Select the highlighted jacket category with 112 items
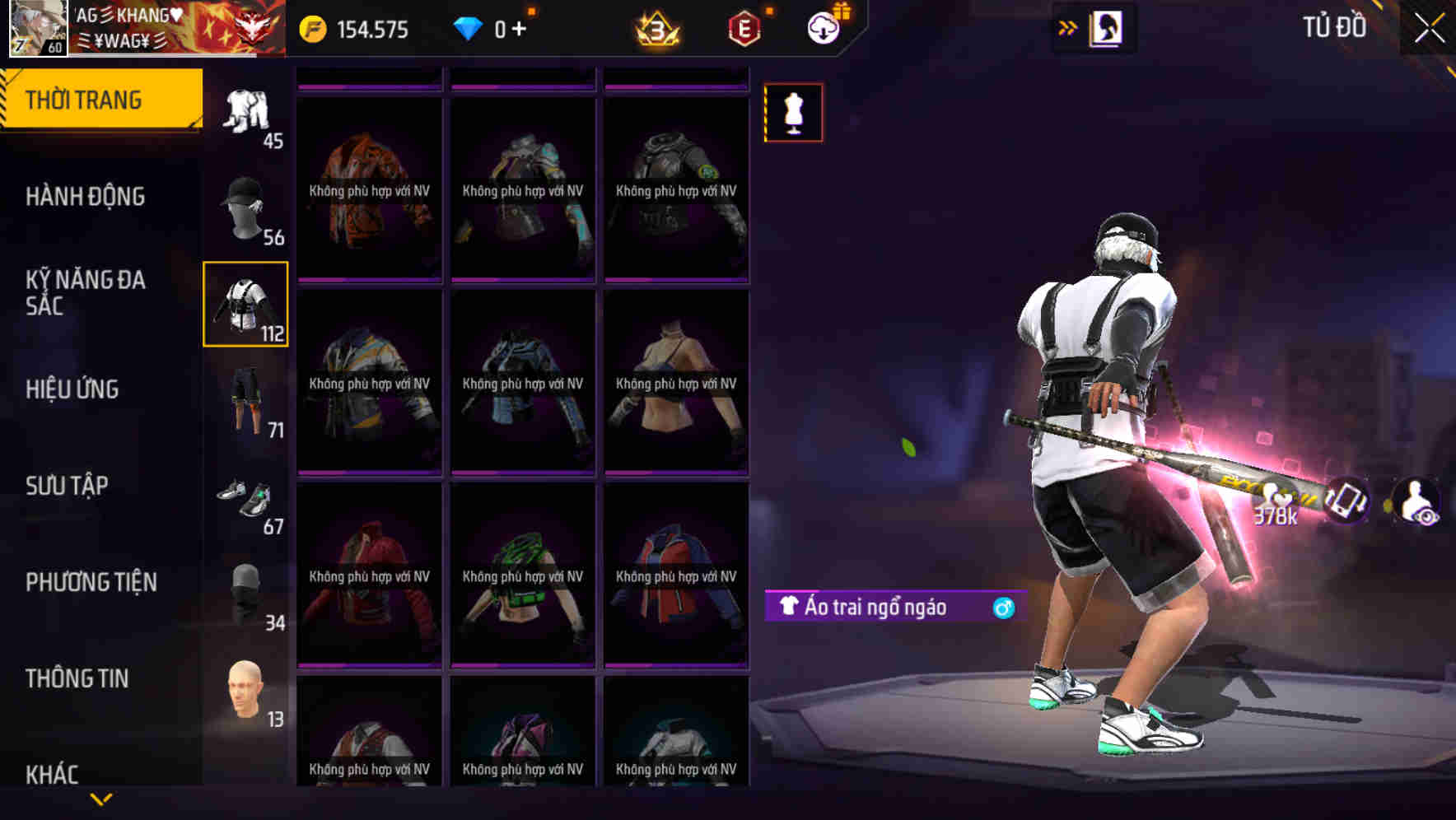 (246, 306)
